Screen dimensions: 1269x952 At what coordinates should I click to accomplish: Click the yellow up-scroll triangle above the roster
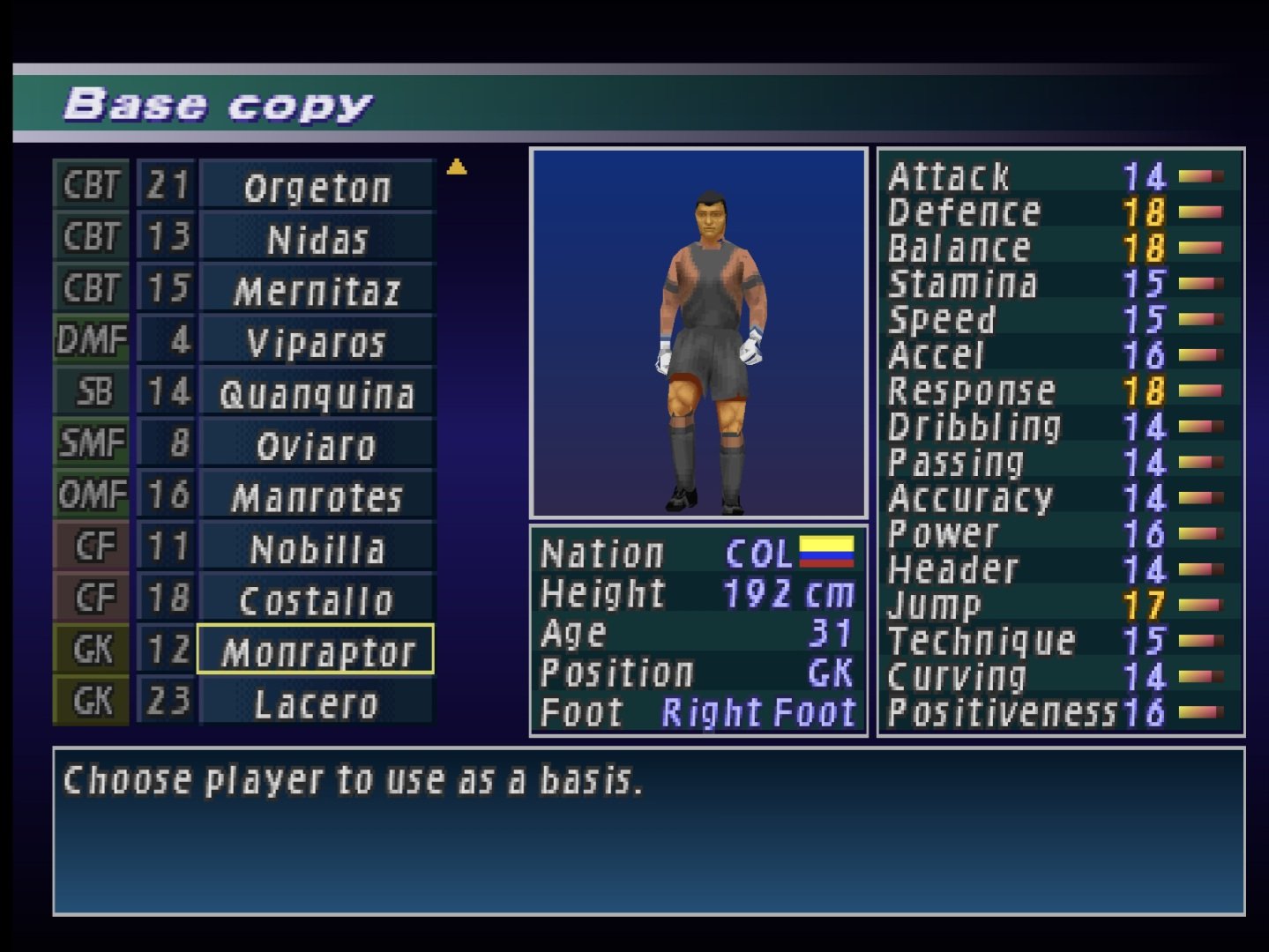coord(457,166)
